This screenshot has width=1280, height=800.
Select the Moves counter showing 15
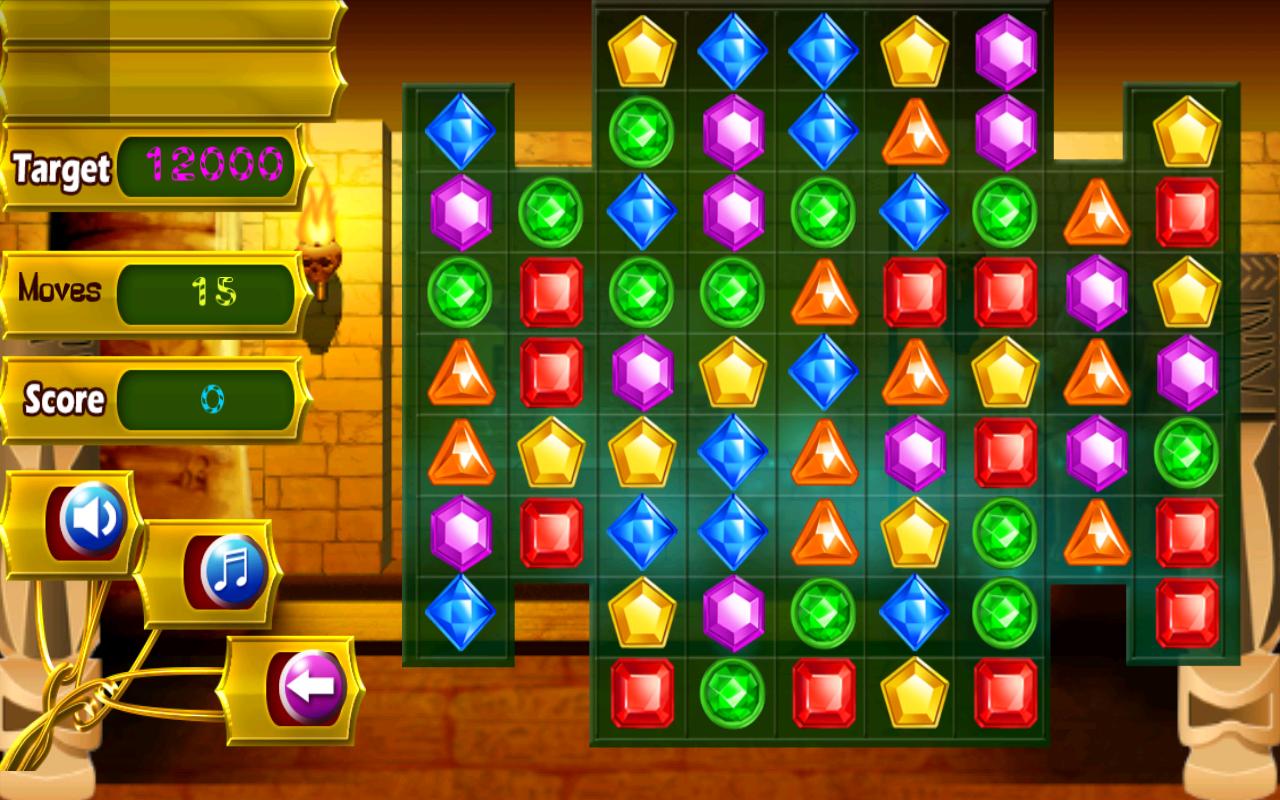click(x=208, y=294)
